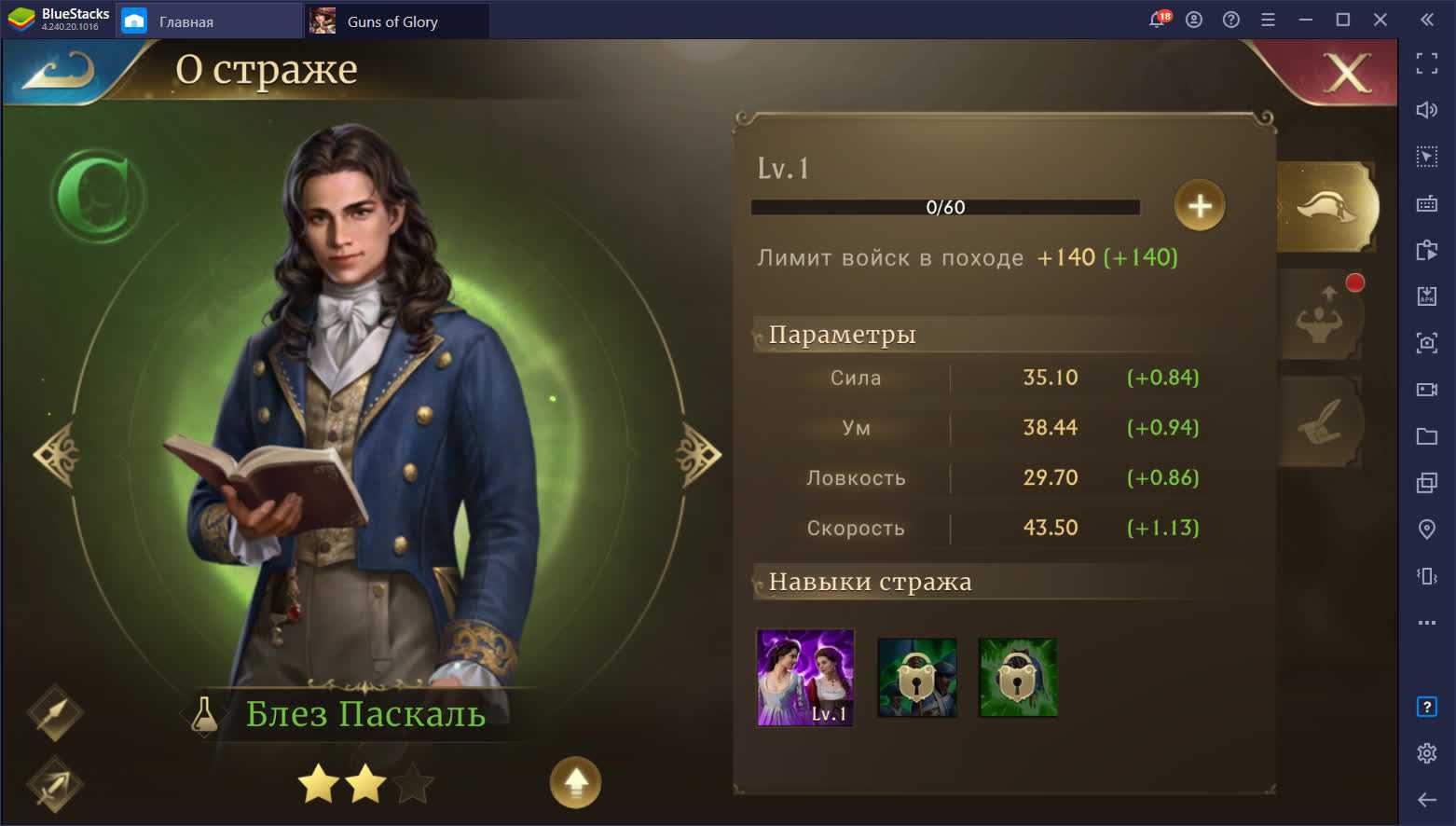
Task: Click the green C rank badge
Action: pos(97,198)
